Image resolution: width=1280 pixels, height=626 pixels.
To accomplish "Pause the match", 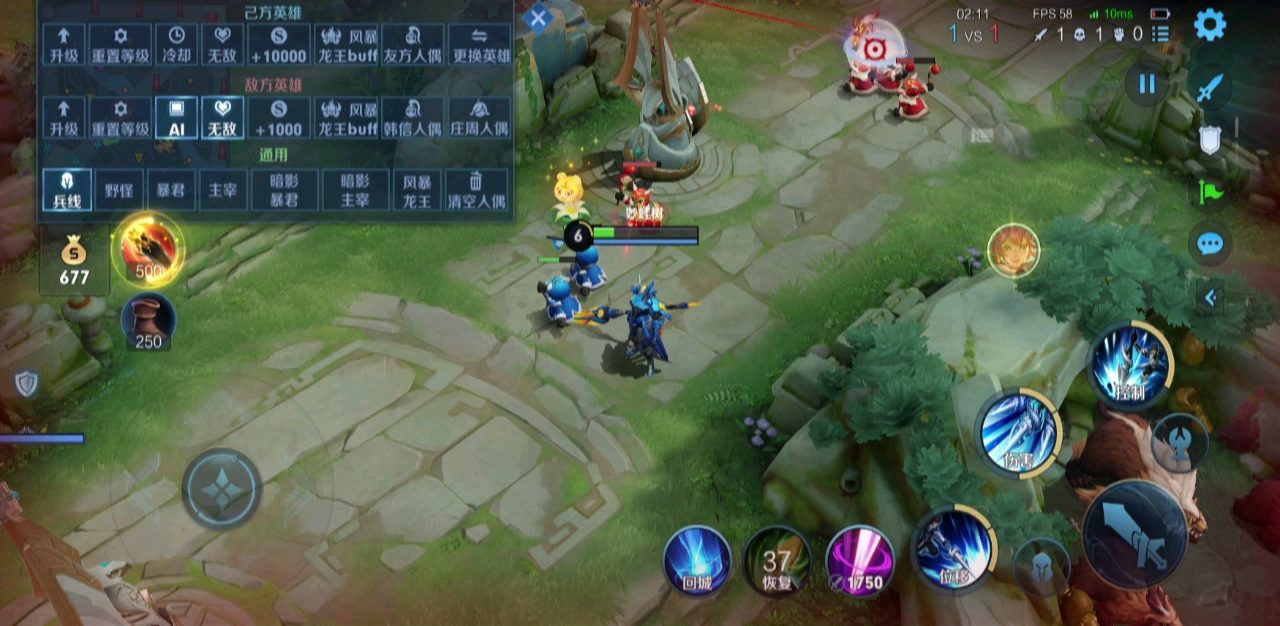I will [1147, 84].
